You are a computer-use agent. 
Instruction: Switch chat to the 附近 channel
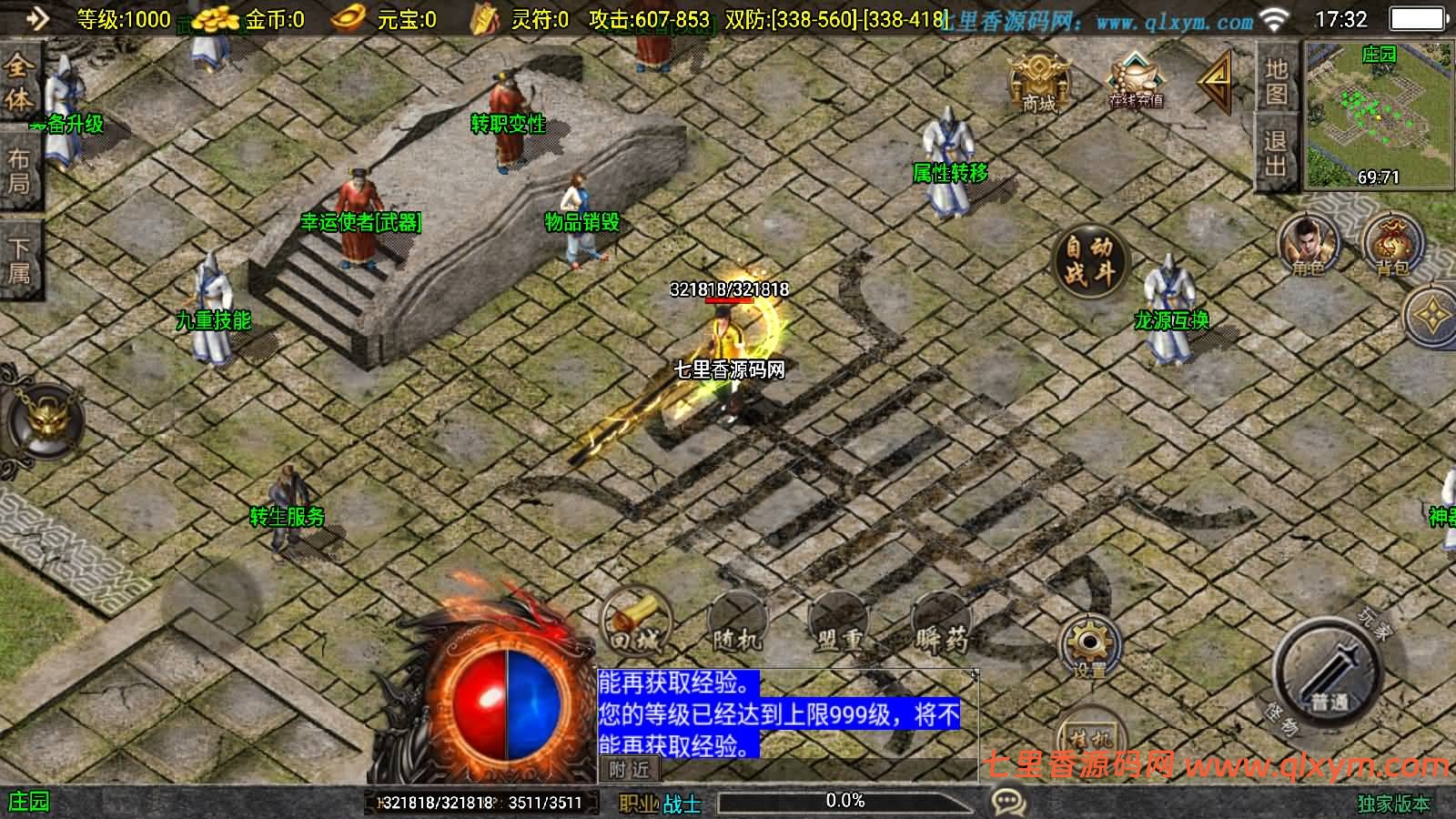629,770
